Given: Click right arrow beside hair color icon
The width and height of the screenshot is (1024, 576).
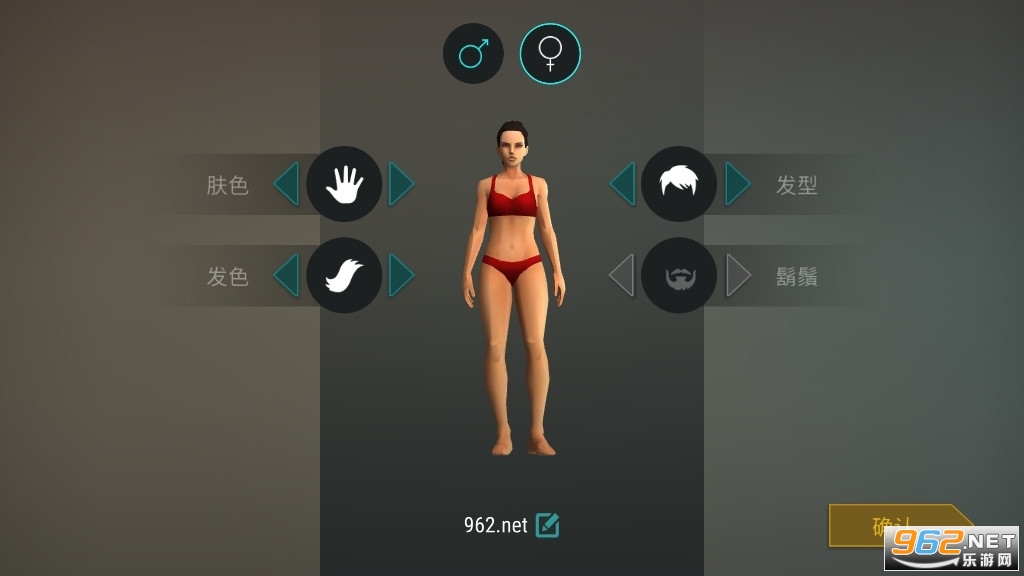Looking at the screenshot, I should 401,275.
